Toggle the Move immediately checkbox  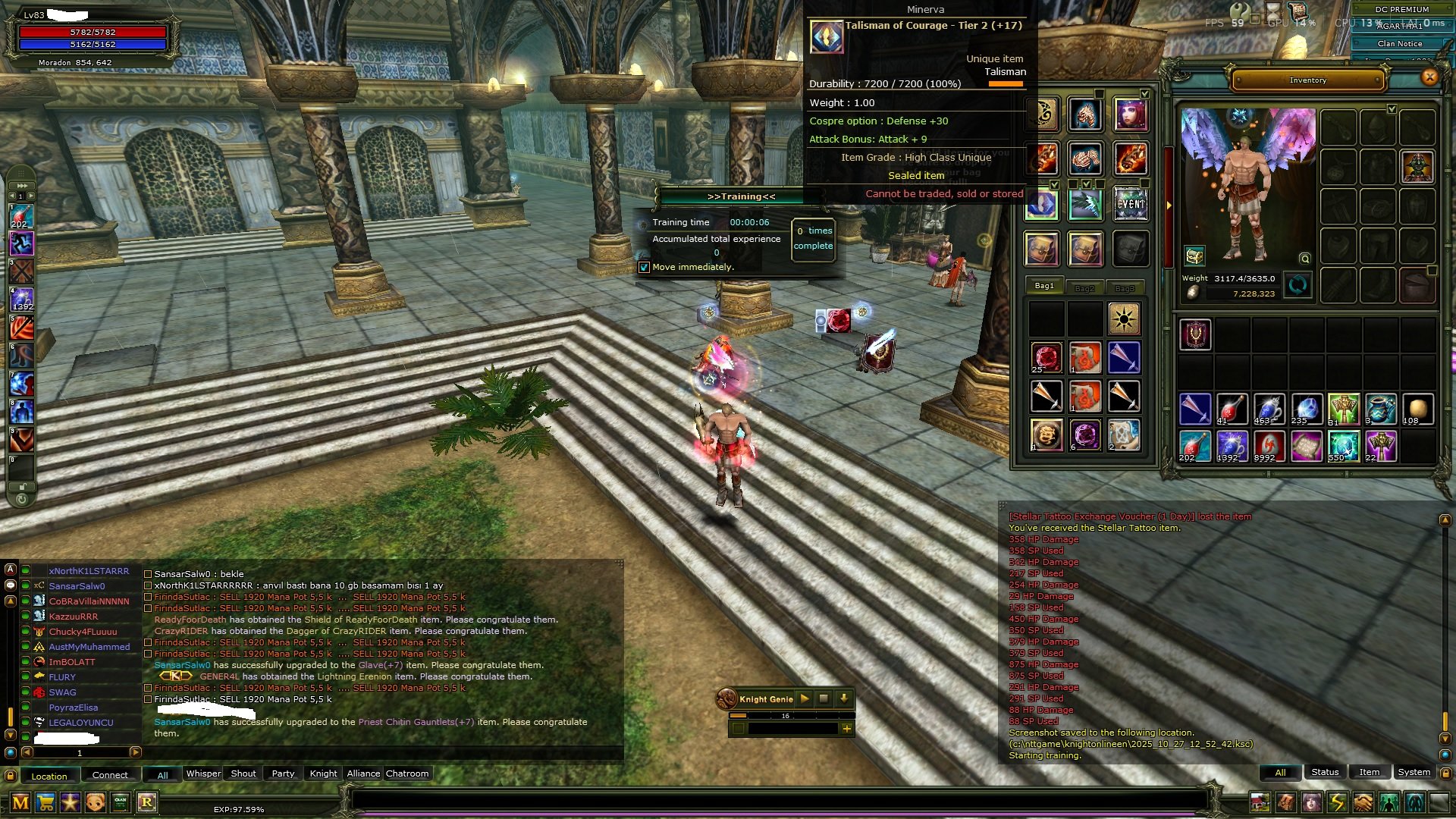[x=645, y=268]
